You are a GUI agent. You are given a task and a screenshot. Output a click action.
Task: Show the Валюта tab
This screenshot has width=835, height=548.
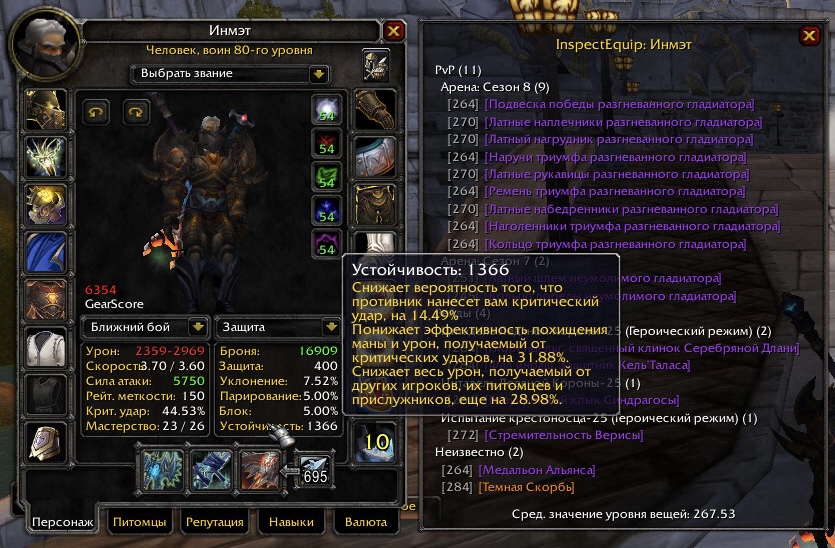[x=365, y=522]
